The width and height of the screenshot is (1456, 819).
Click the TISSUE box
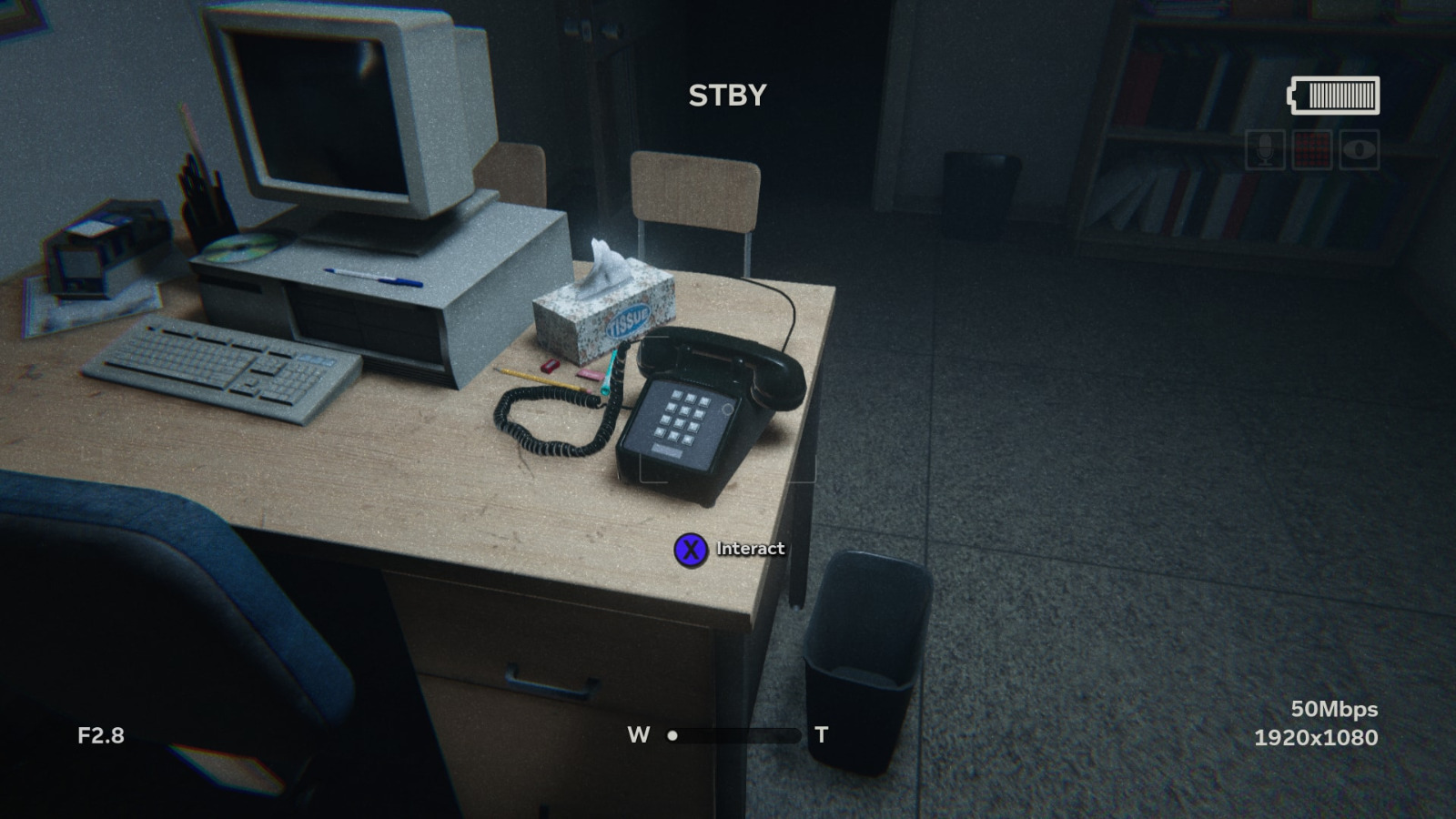pyautogui.click(x=601, y=309)
